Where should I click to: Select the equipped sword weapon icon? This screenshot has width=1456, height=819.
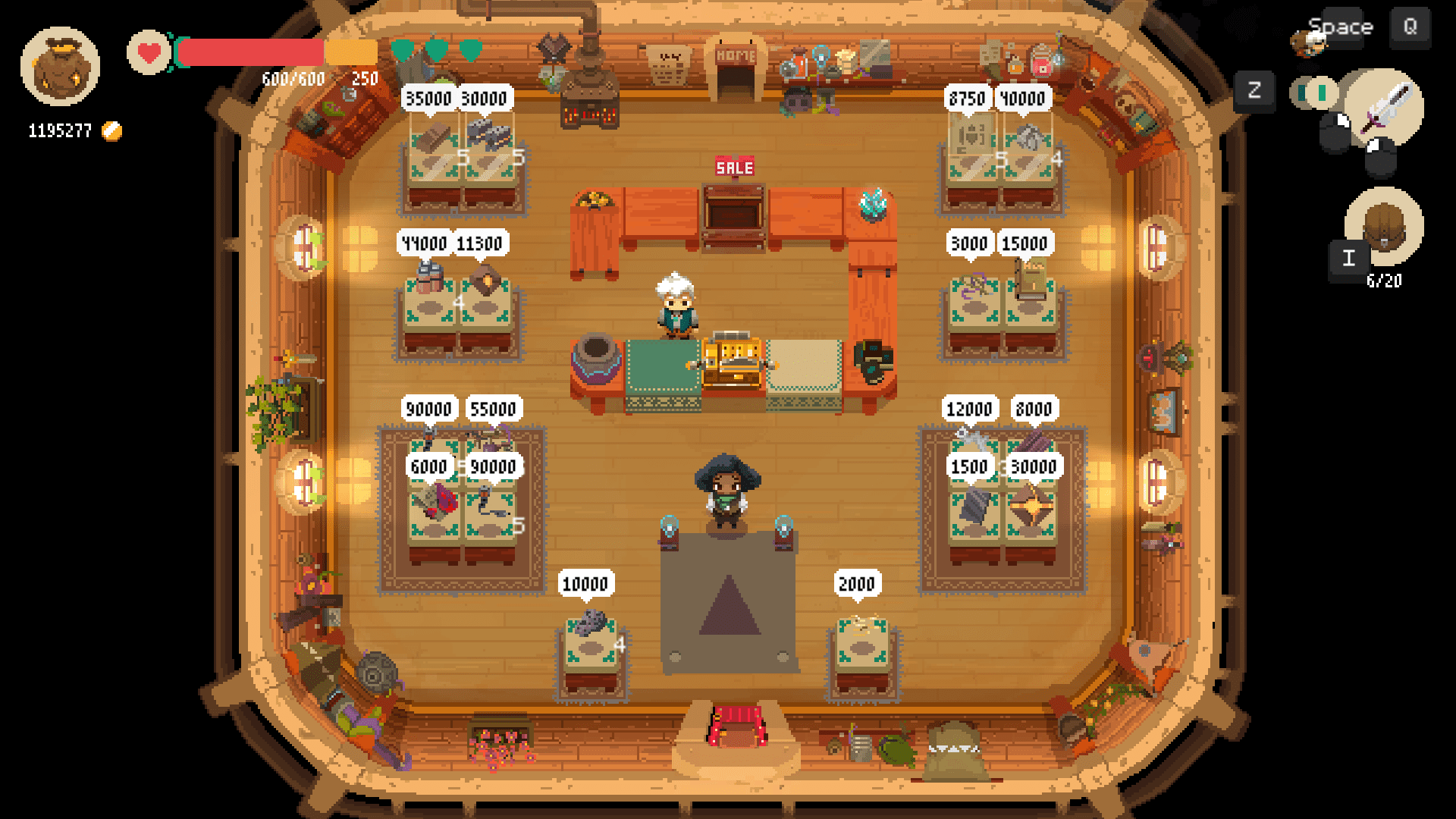[1385, 108]
